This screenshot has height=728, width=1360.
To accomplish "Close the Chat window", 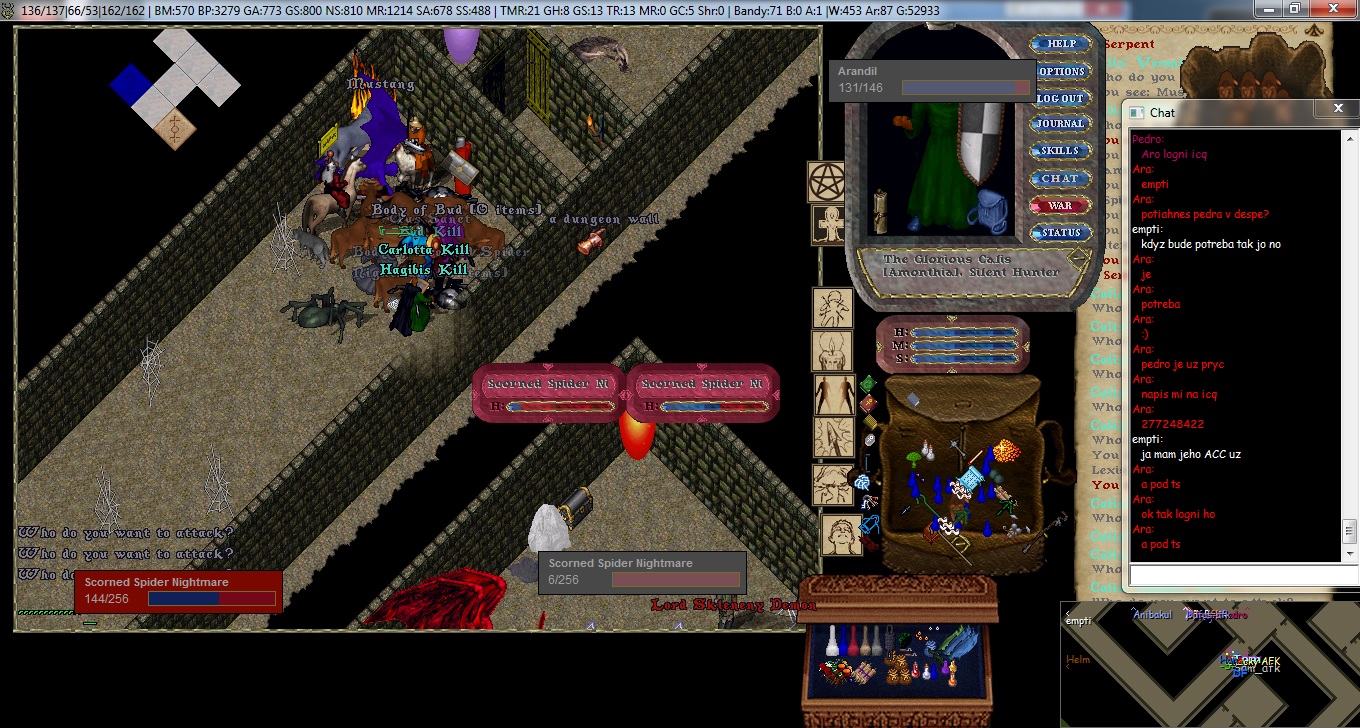I will point(1339,108).
